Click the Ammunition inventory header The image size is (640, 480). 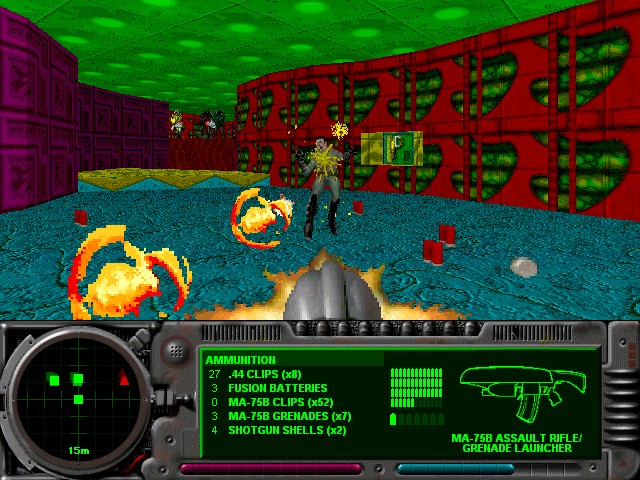(244, 360)
